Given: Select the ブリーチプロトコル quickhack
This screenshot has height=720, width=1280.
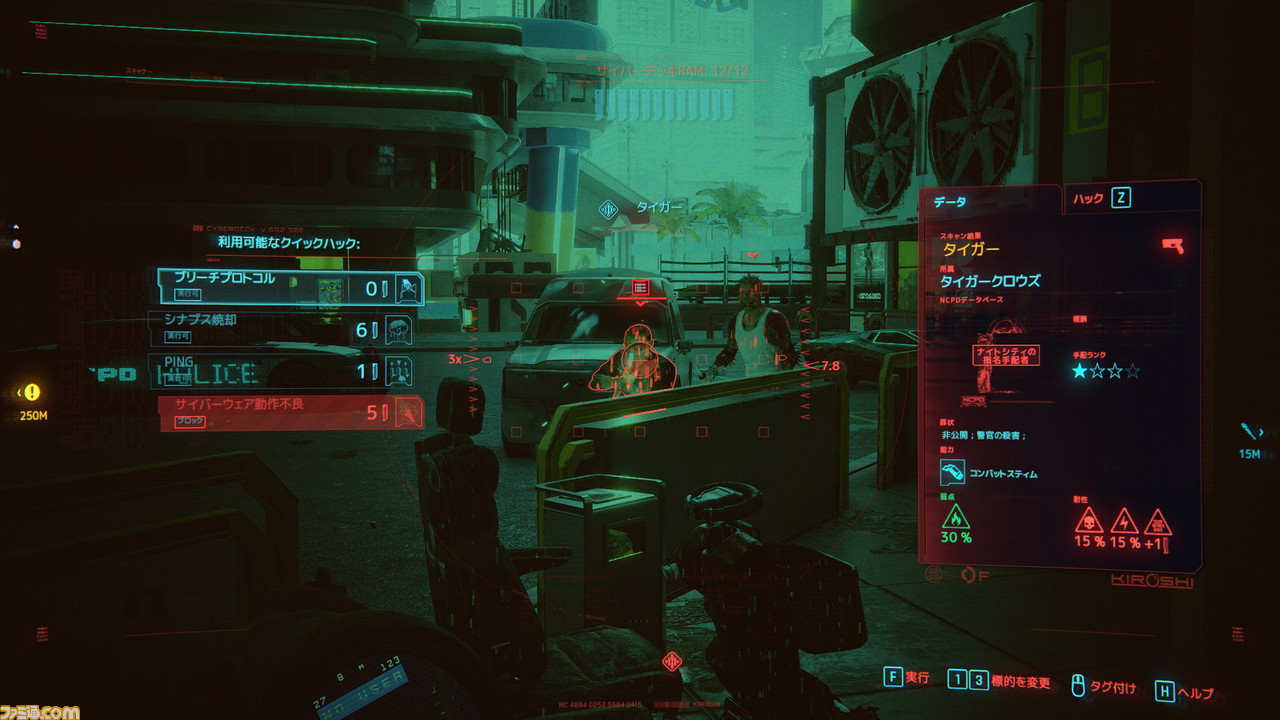Looking at the screenshot, I should click(290, 287).
